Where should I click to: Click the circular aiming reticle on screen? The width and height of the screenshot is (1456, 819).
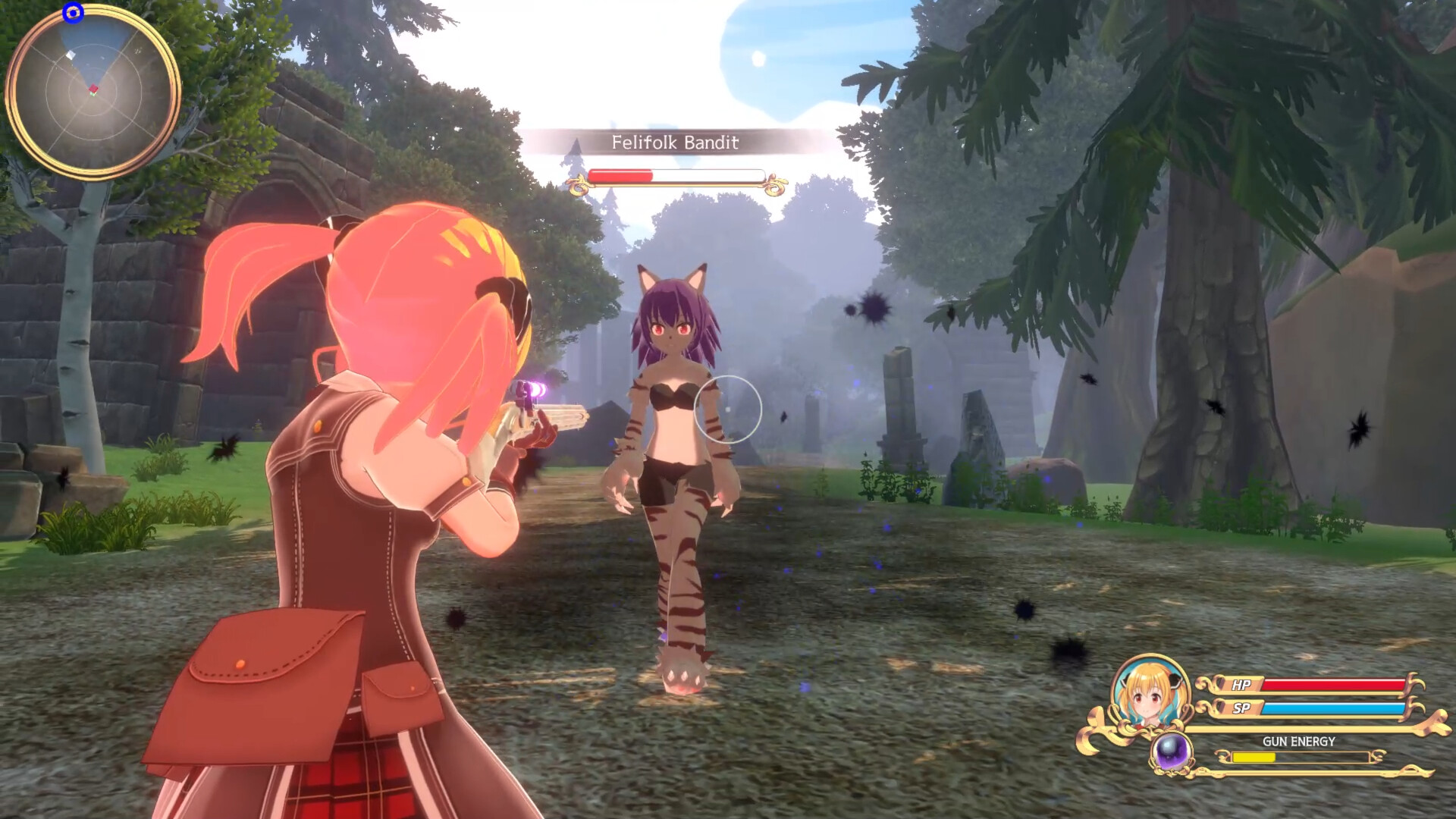730,409
